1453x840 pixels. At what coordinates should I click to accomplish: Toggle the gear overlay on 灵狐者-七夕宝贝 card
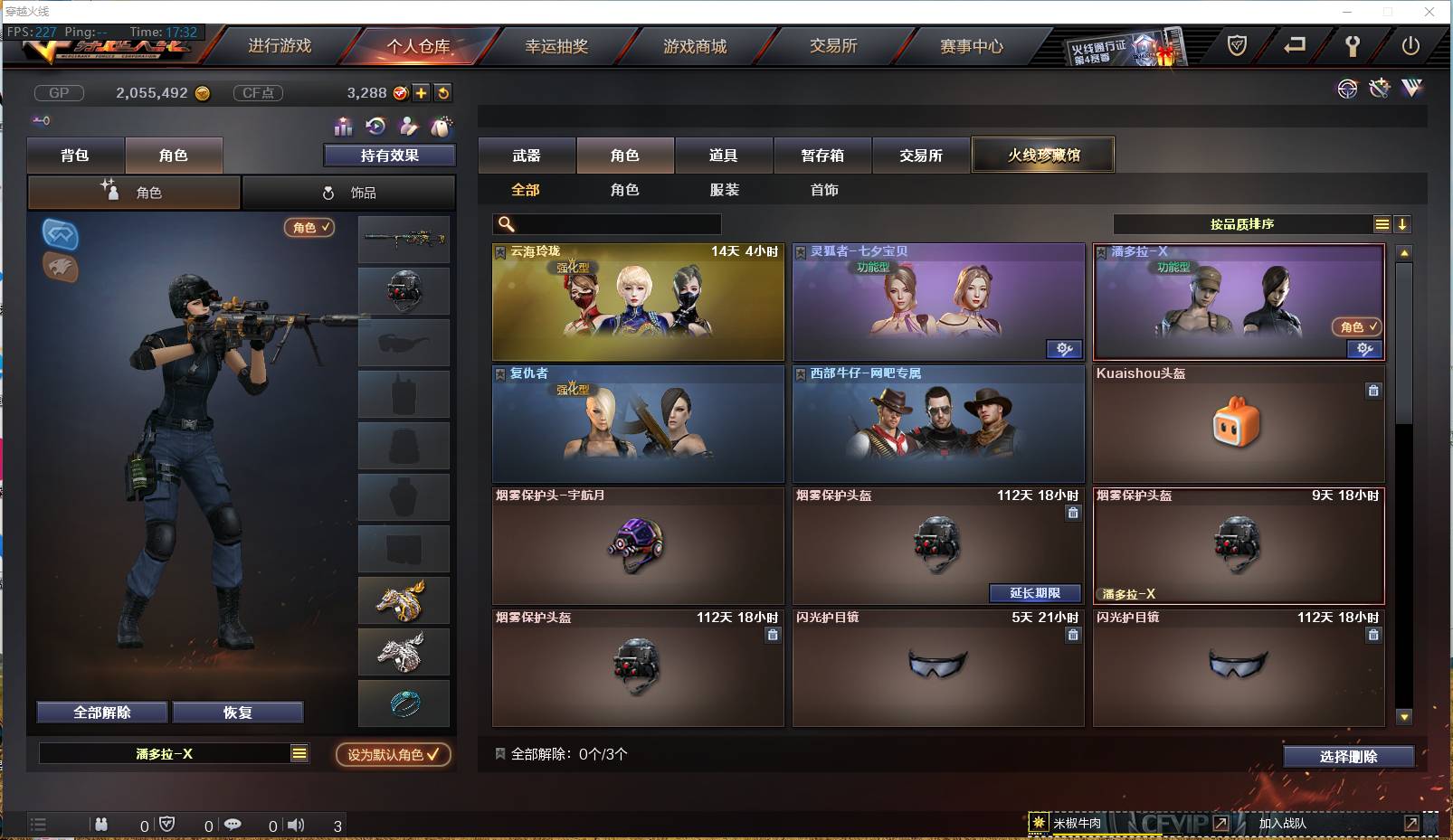tap(1065, 350)
